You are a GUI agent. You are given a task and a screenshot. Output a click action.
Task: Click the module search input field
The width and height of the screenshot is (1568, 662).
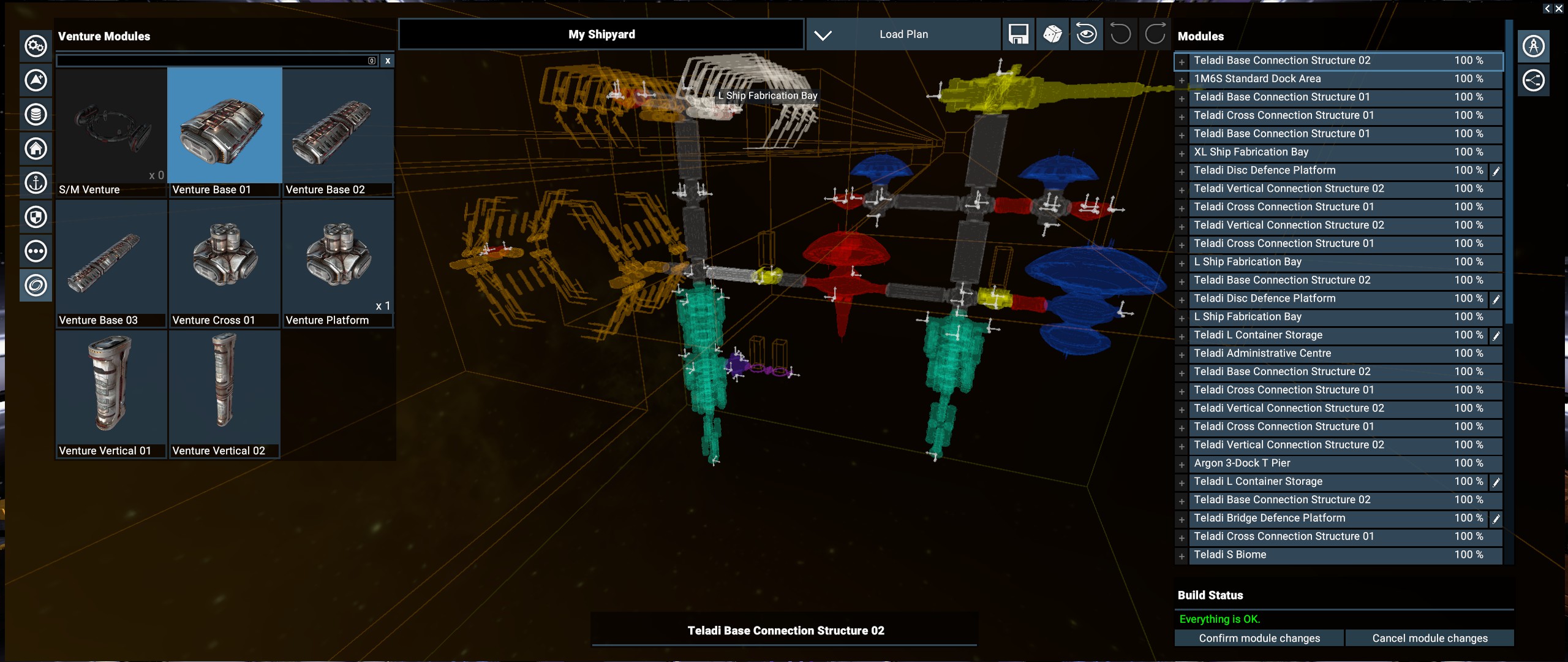point(211,61)
